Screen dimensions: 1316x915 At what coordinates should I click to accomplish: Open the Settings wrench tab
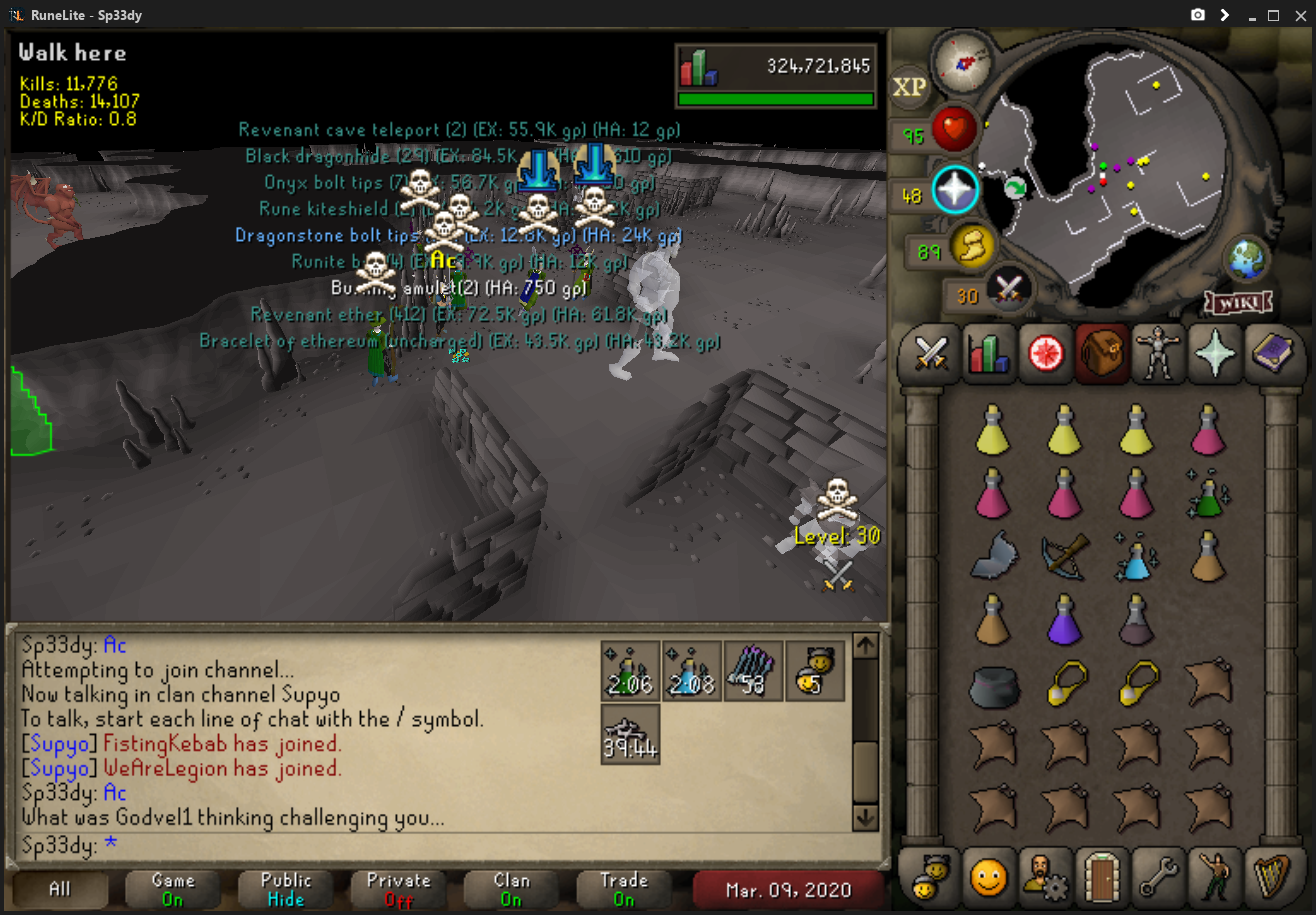point(1157,878)
